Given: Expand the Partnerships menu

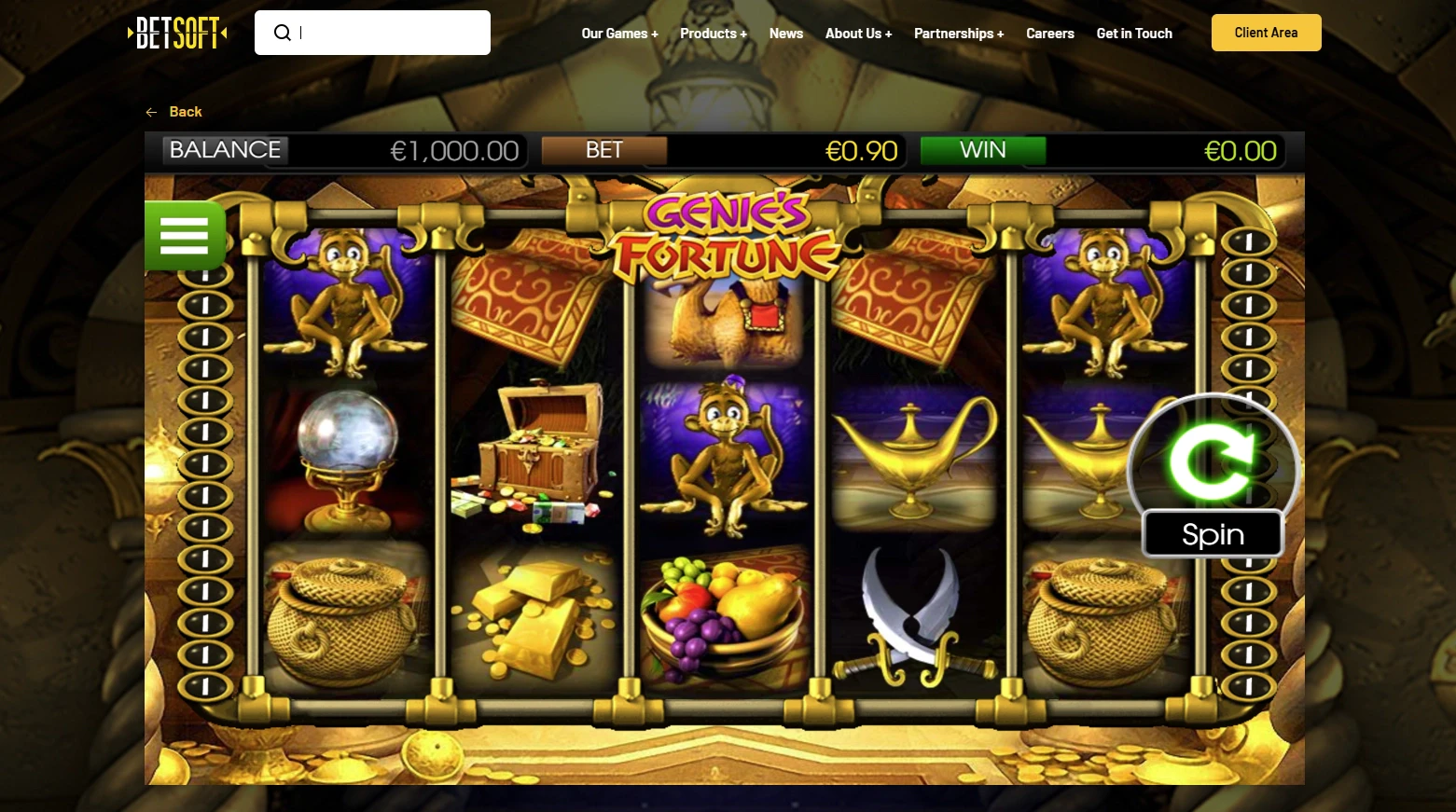Looking at the screenshot, I should 959,34.
